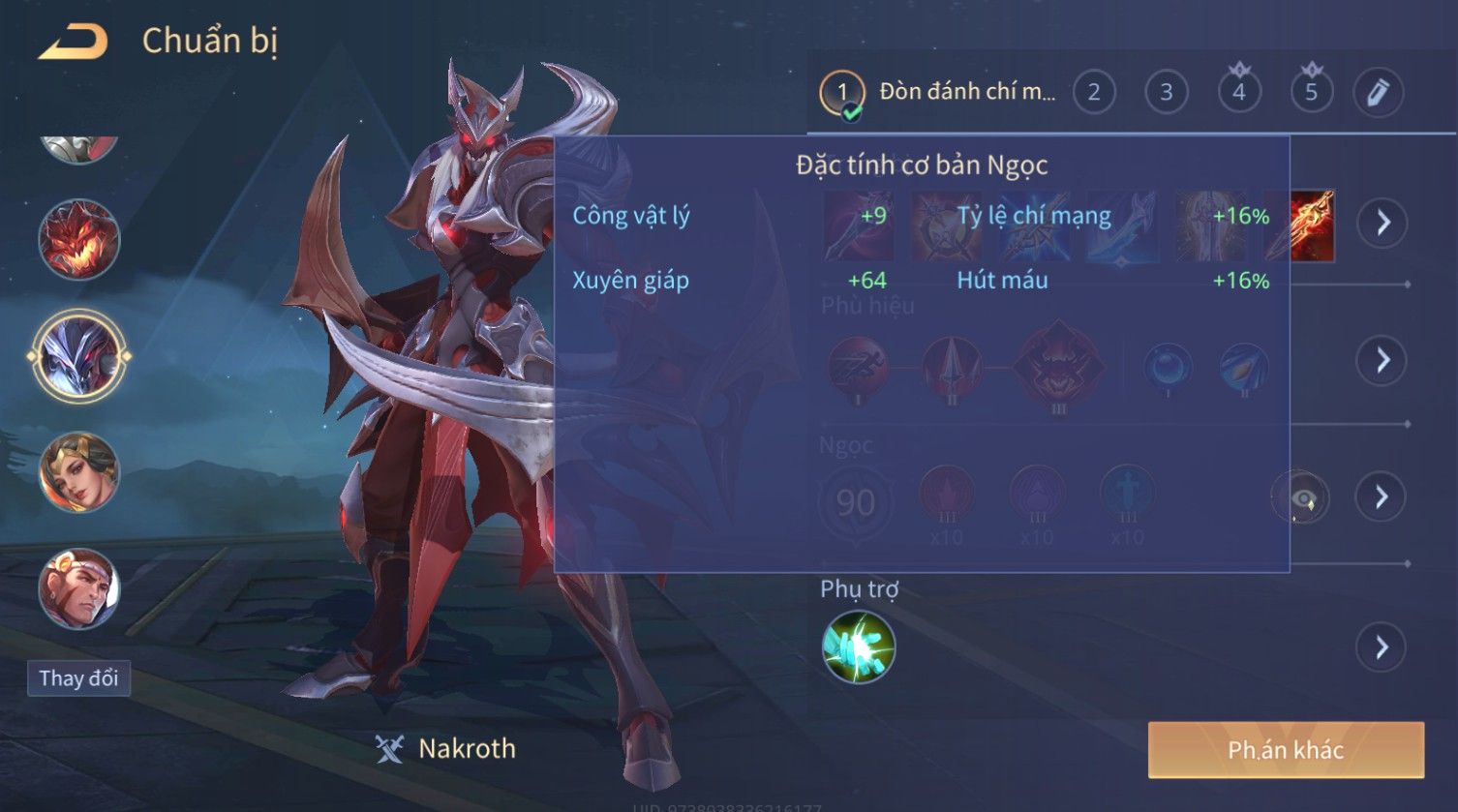Open the Phụ trợ spell selection arrow
The width and height of the screenshot is (1458, 812).
[1382, 647]
